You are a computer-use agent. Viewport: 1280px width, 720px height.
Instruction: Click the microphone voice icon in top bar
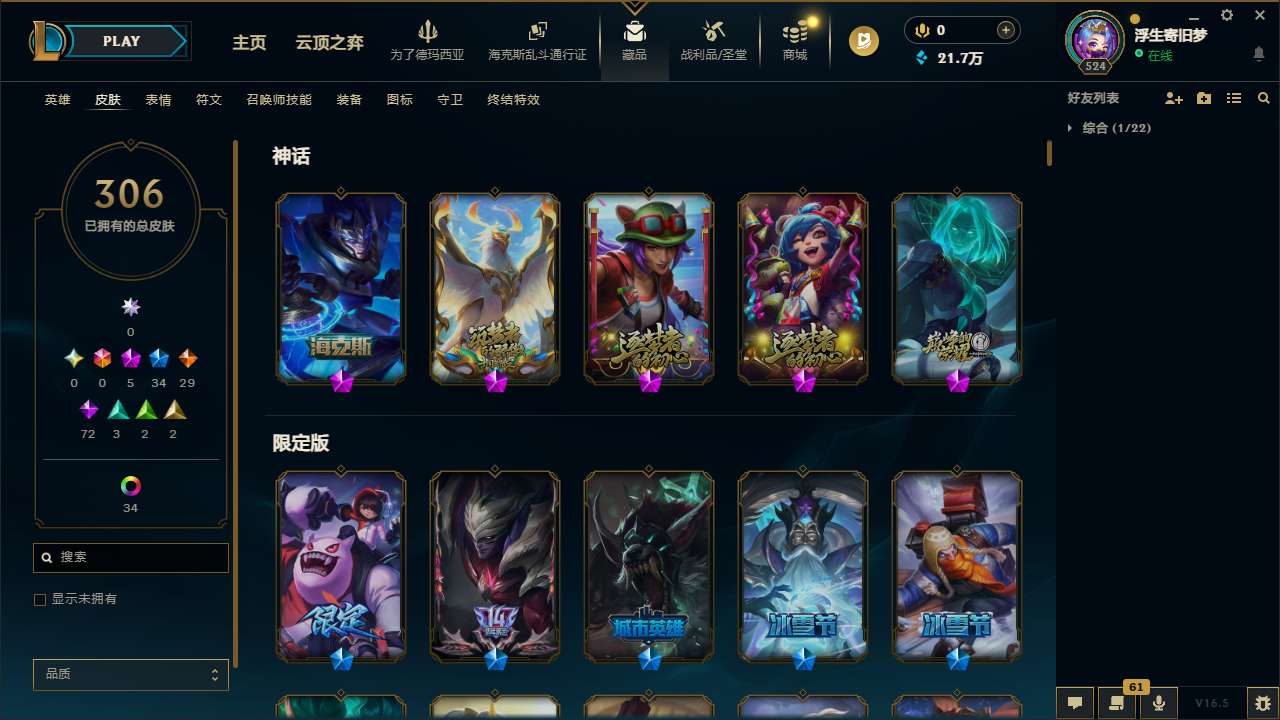pos(921,30)
